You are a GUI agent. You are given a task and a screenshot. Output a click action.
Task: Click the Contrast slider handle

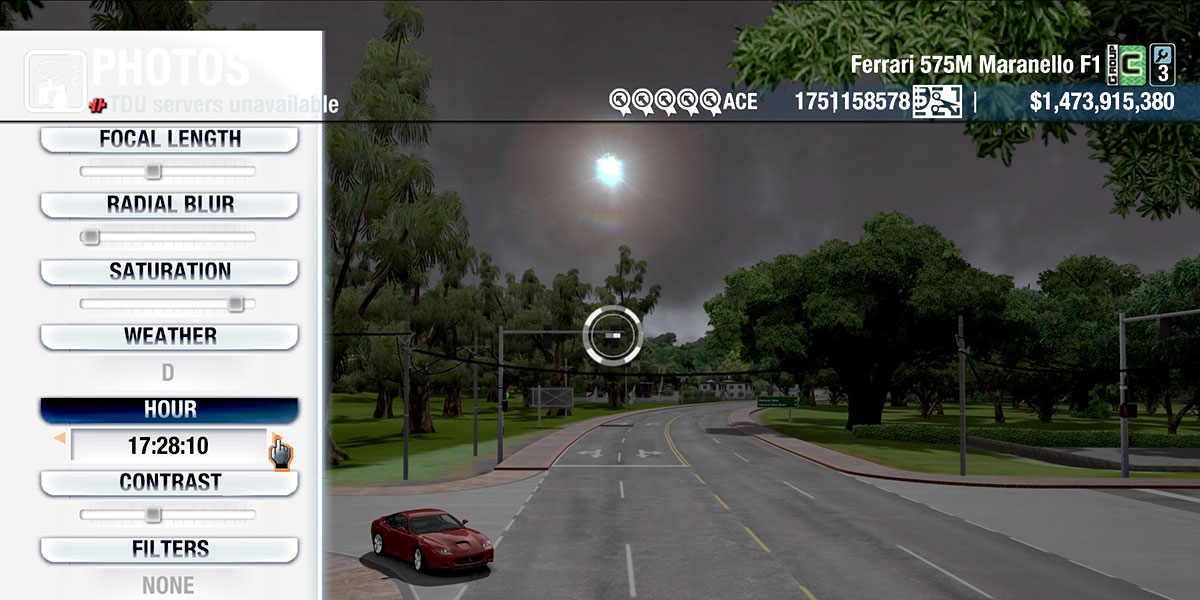153,514
